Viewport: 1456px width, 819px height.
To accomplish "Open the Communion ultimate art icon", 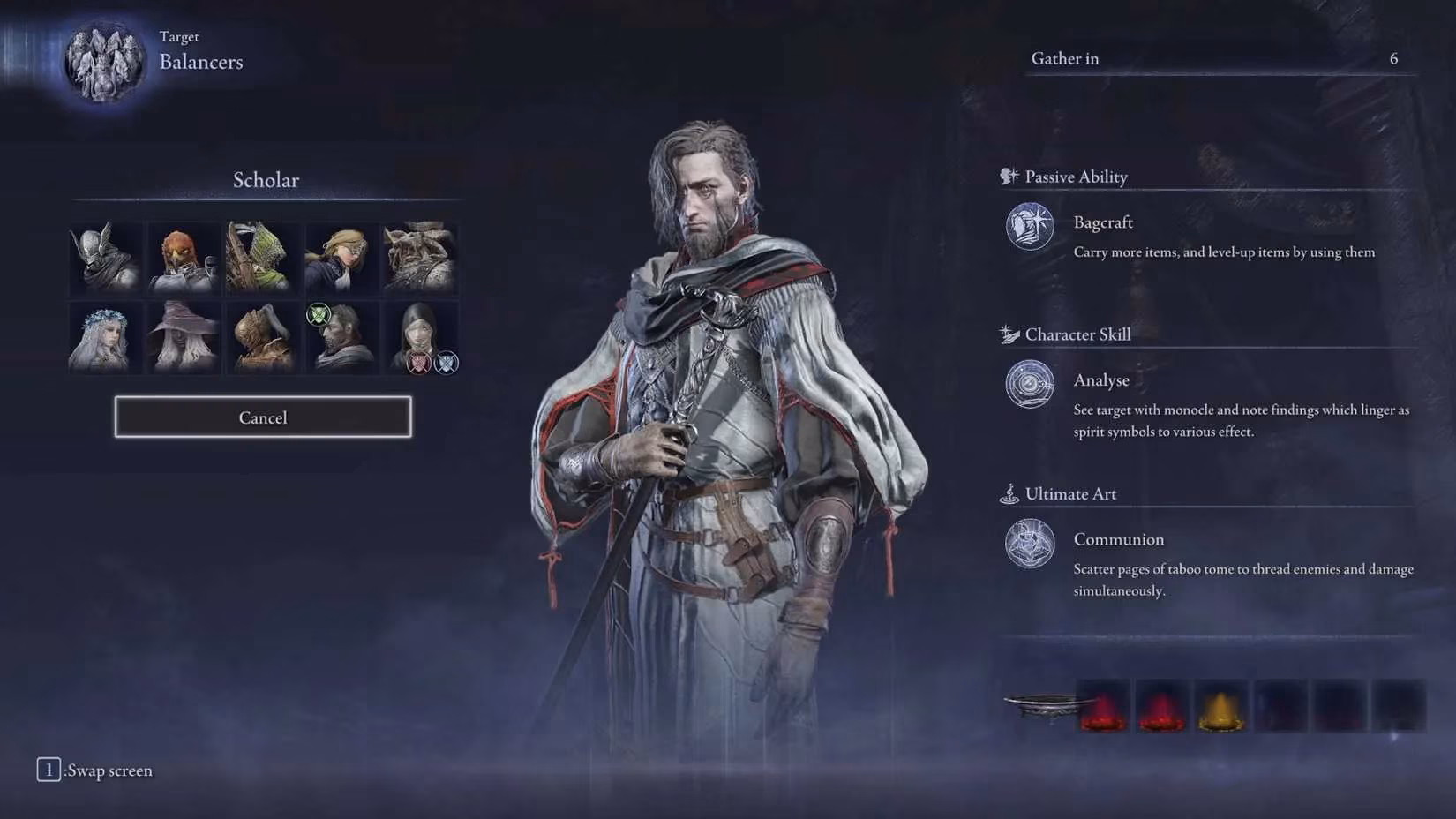I will (x=1029, y=545).
